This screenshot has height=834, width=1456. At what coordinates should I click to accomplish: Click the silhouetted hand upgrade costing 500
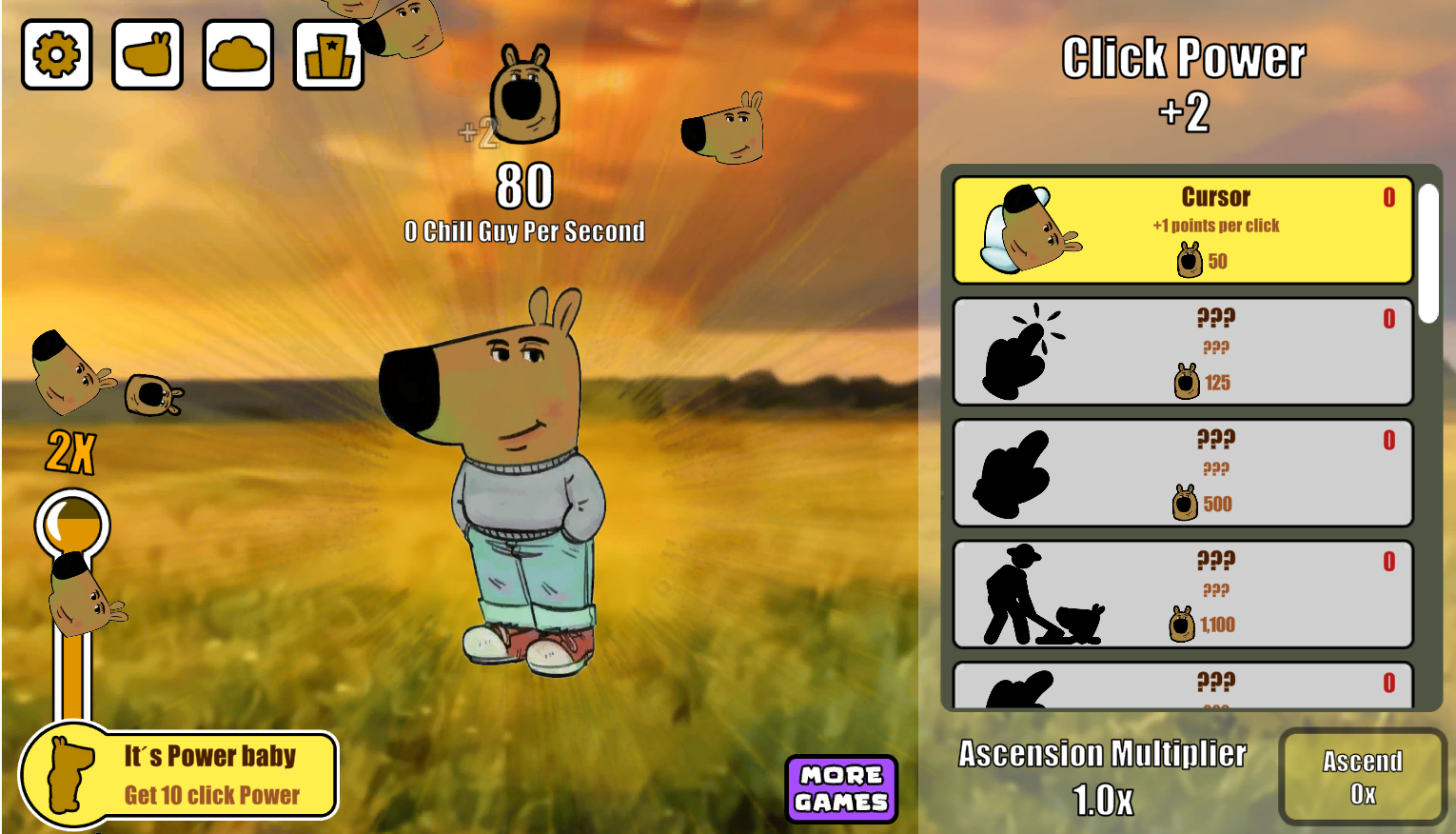pyautogui.click(x=1182, y=471)
